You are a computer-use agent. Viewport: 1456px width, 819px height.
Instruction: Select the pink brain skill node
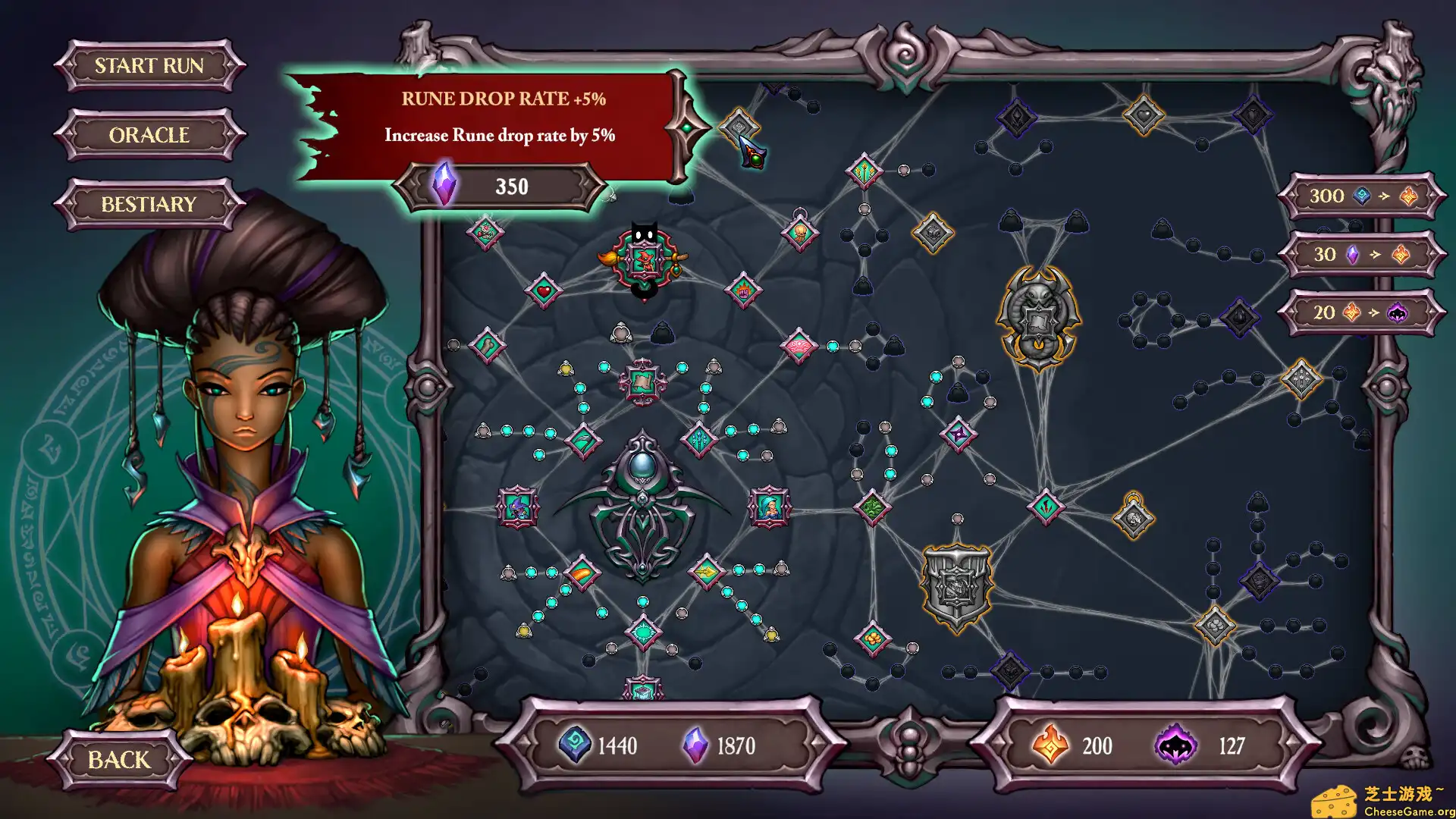tap(798, 347)
